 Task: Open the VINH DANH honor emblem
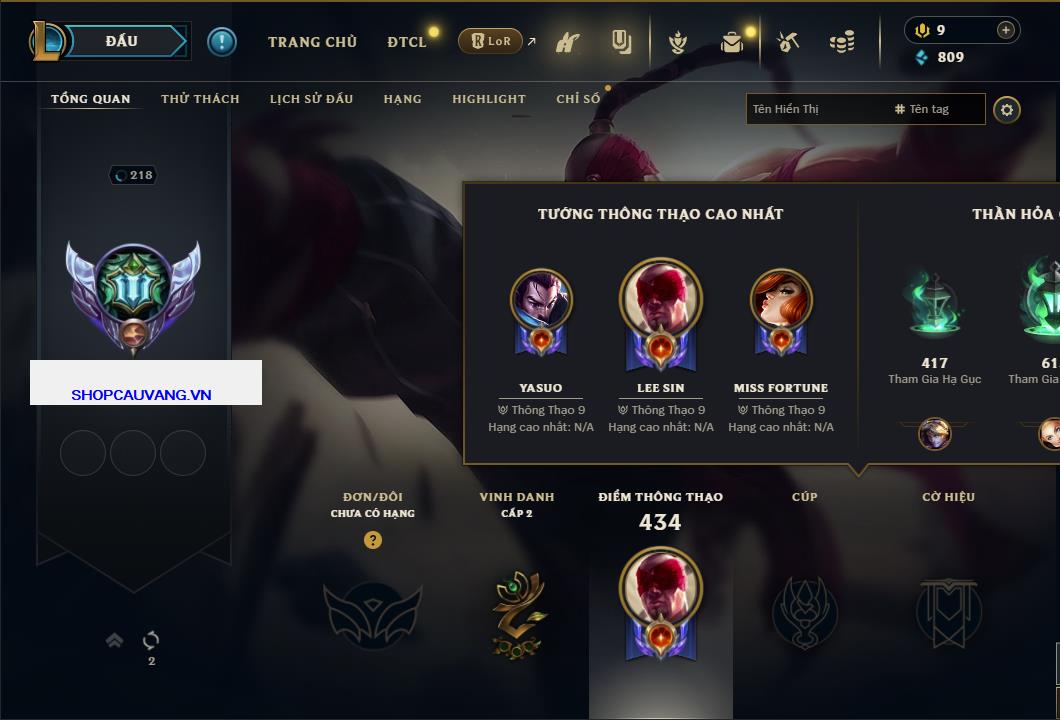pyautogui.click(x=516, y=612)
